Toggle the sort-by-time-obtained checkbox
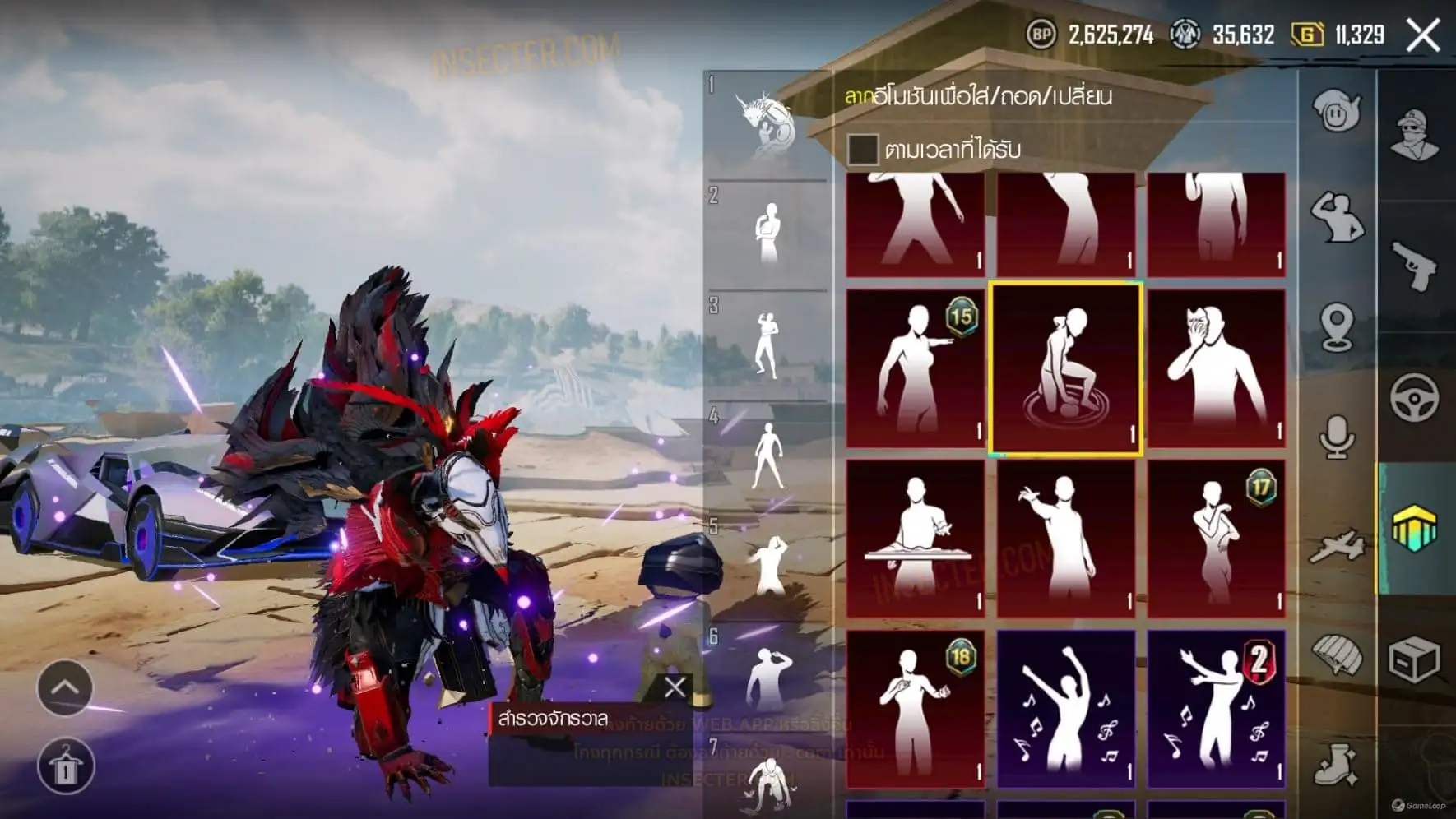1456x819 pixels. [x=862, y=150]
